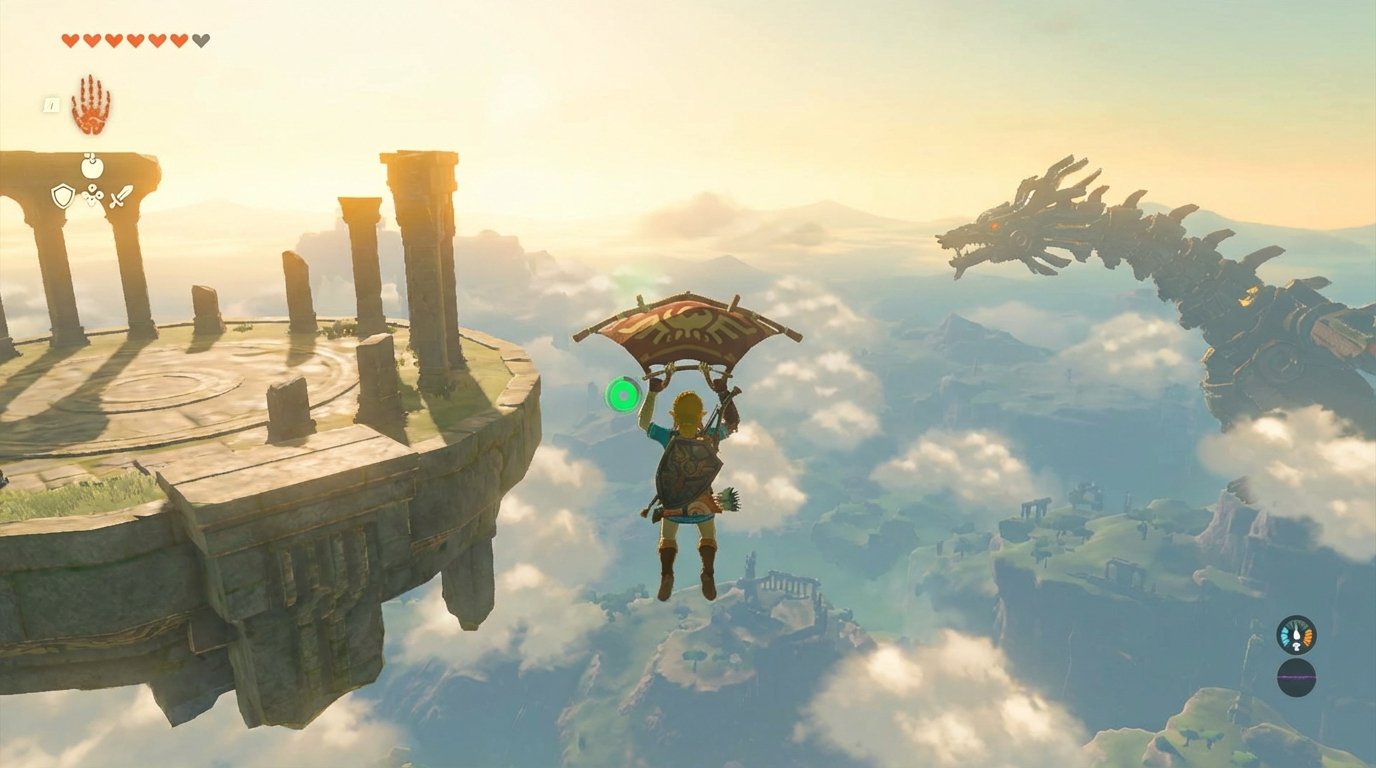Click the middle red heart in the health row
1376x768 pixels.
(134, 39)
